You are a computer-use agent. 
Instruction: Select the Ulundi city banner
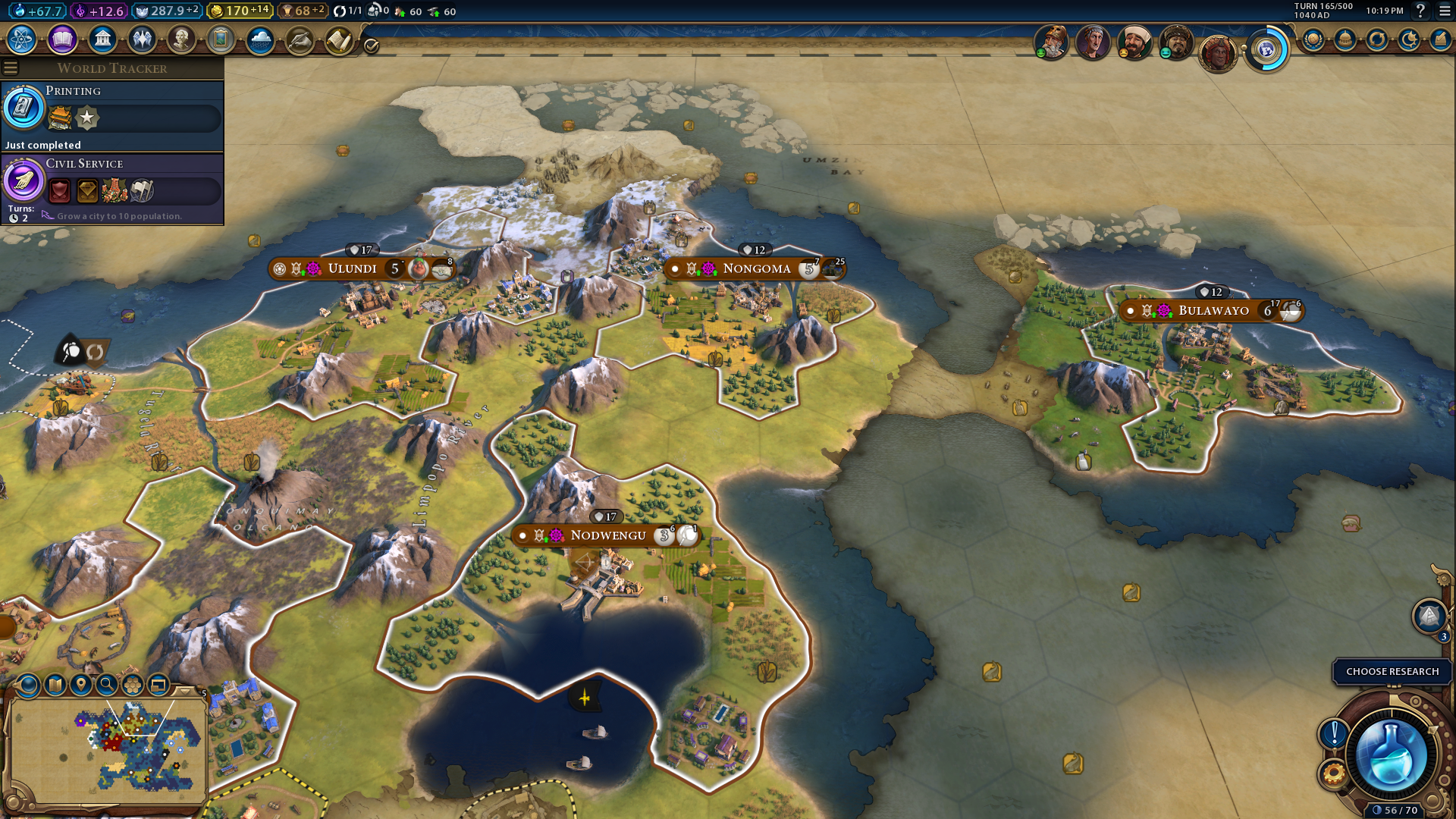(x=352, y=268)
